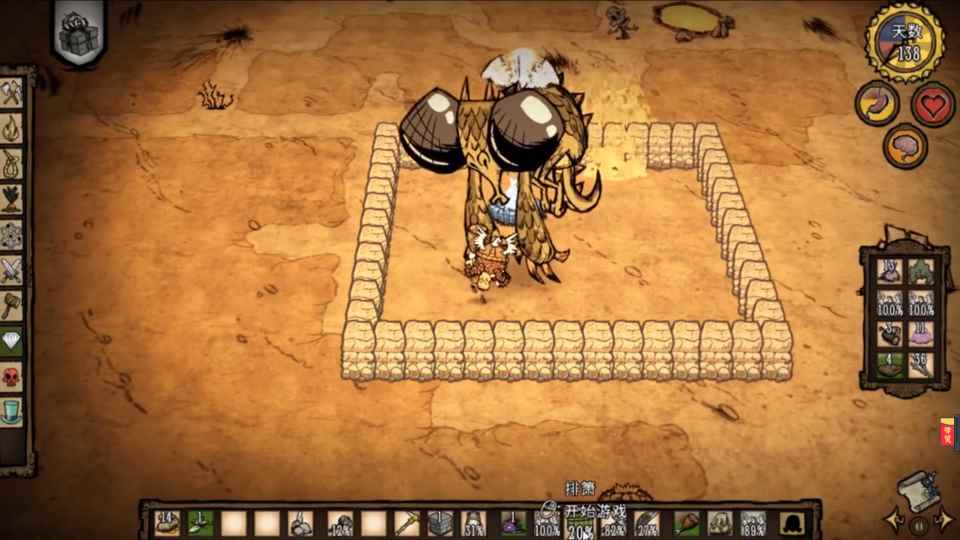Image resolution: width=960 pixels, height=540 pixels.
Task: Select the backpack slot showing a stack of 36
Action: (x=921, y=364)
